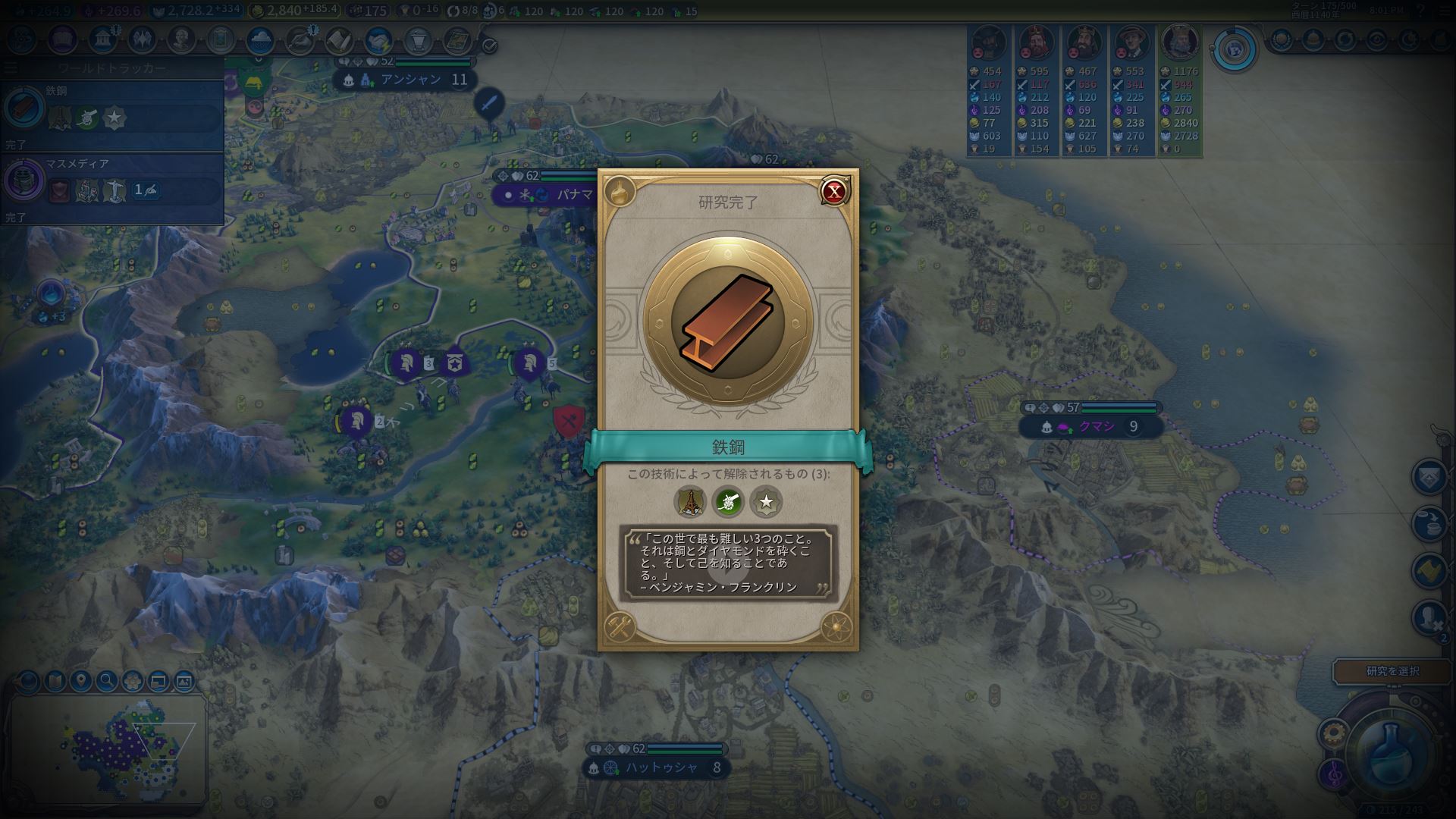This screenshot has width=1456, height=819.
Task: Select the Eiffel Tower unlock icon in popup
Action: tap(690, 501)
